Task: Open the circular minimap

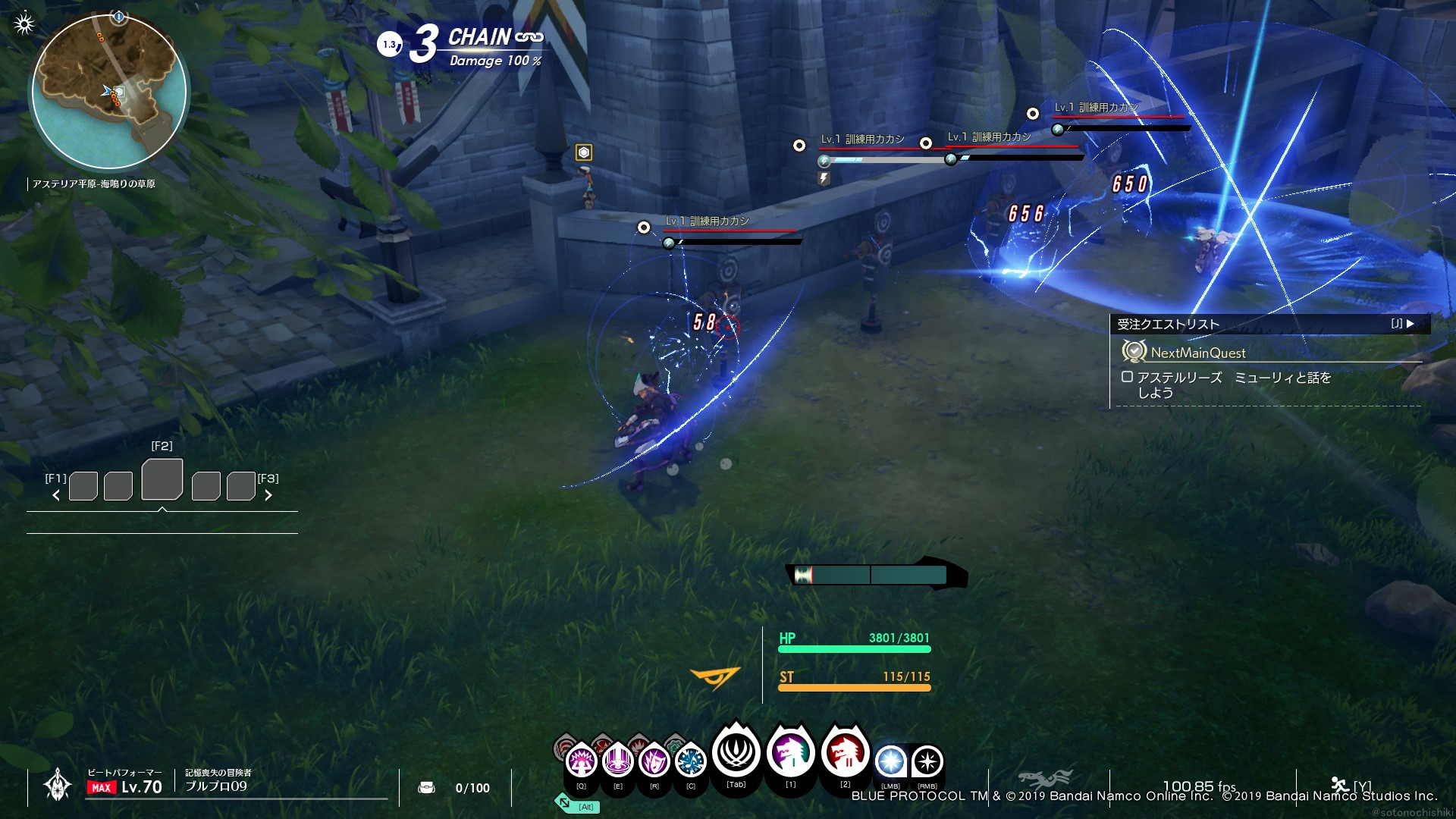Action: coord(109,92)
